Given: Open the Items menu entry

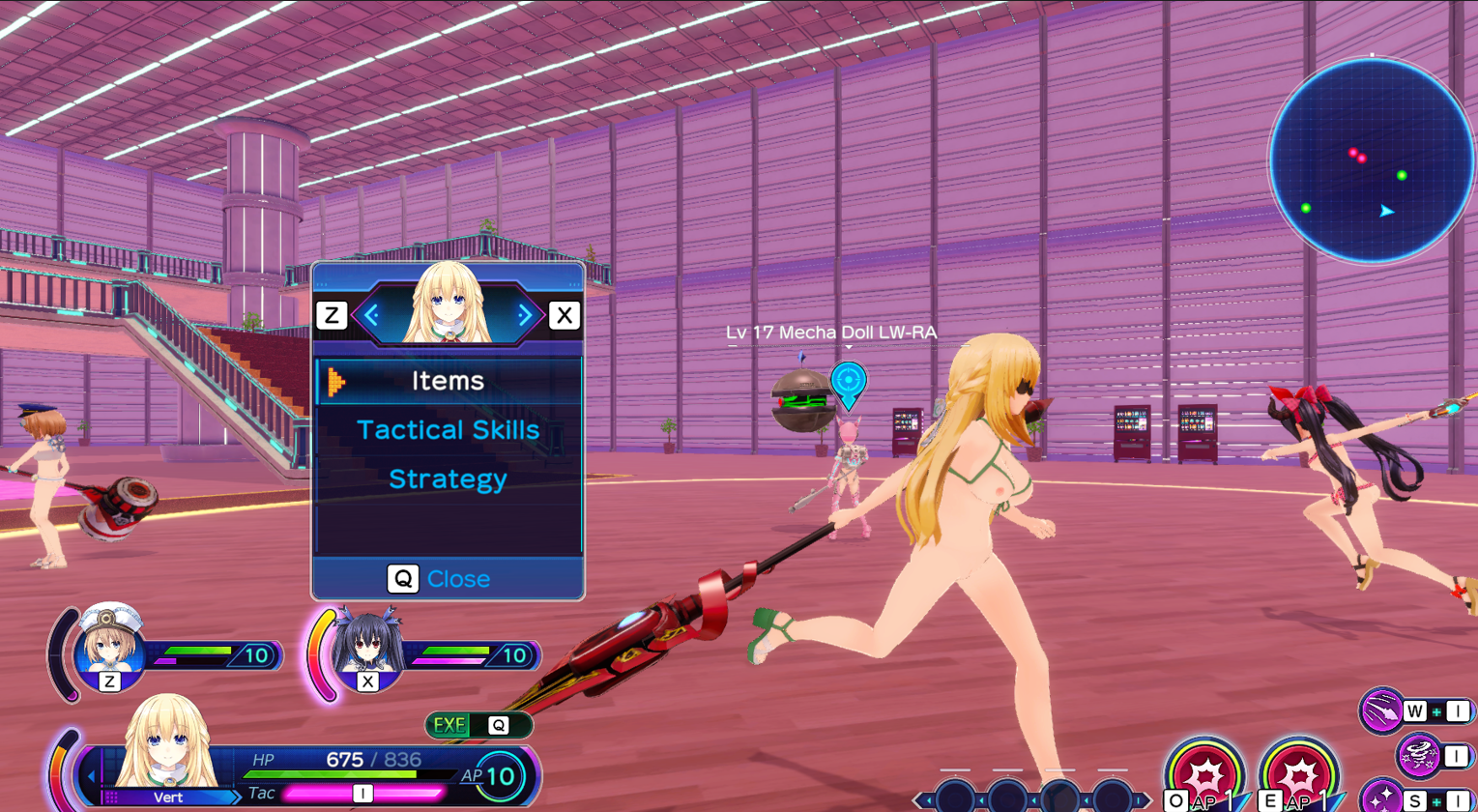Looking at the screenshot, I should click(448, 381).
